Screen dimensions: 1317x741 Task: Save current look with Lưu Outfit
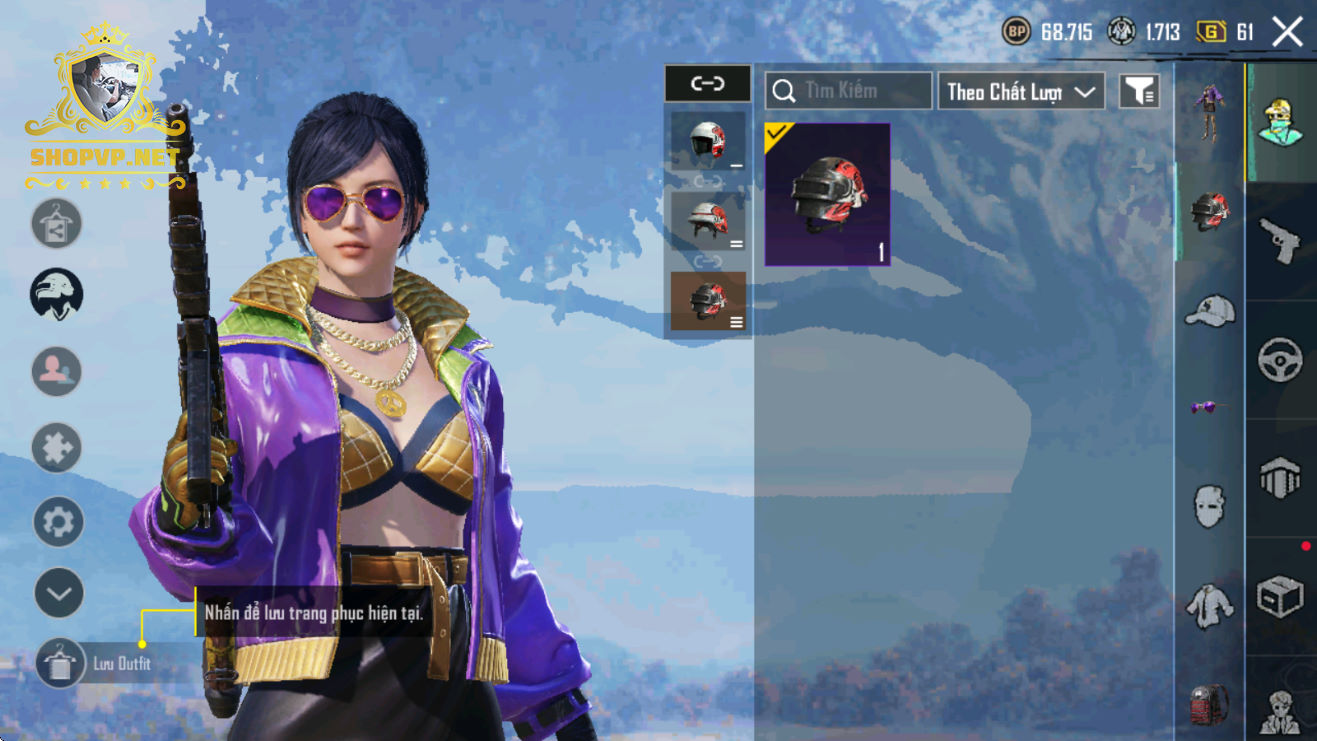click(x=60, y=664)
